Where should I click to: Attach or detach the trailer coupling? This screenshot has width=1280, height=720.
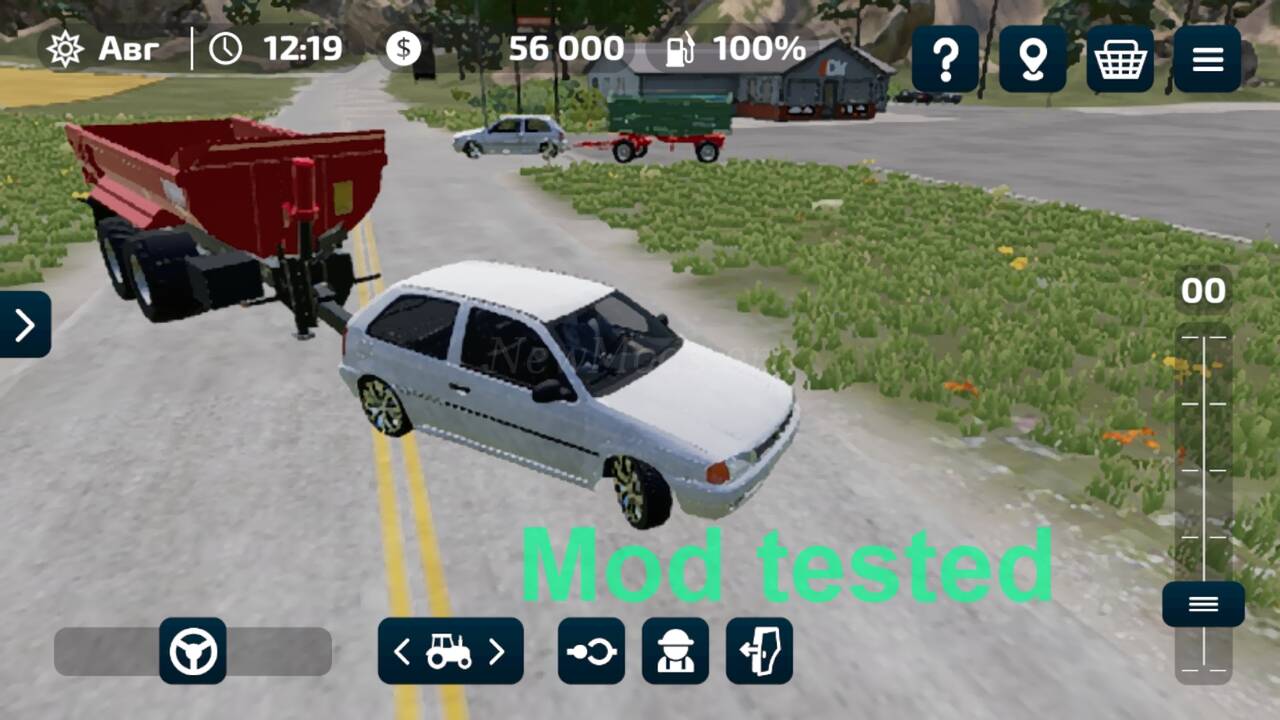tap(591, 651)
